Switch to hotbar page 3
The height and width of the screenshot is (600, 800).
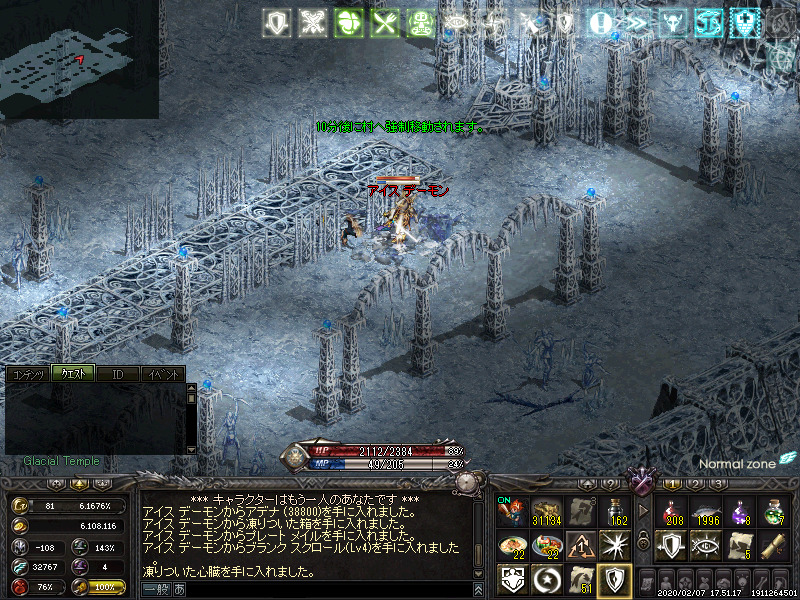719,484
